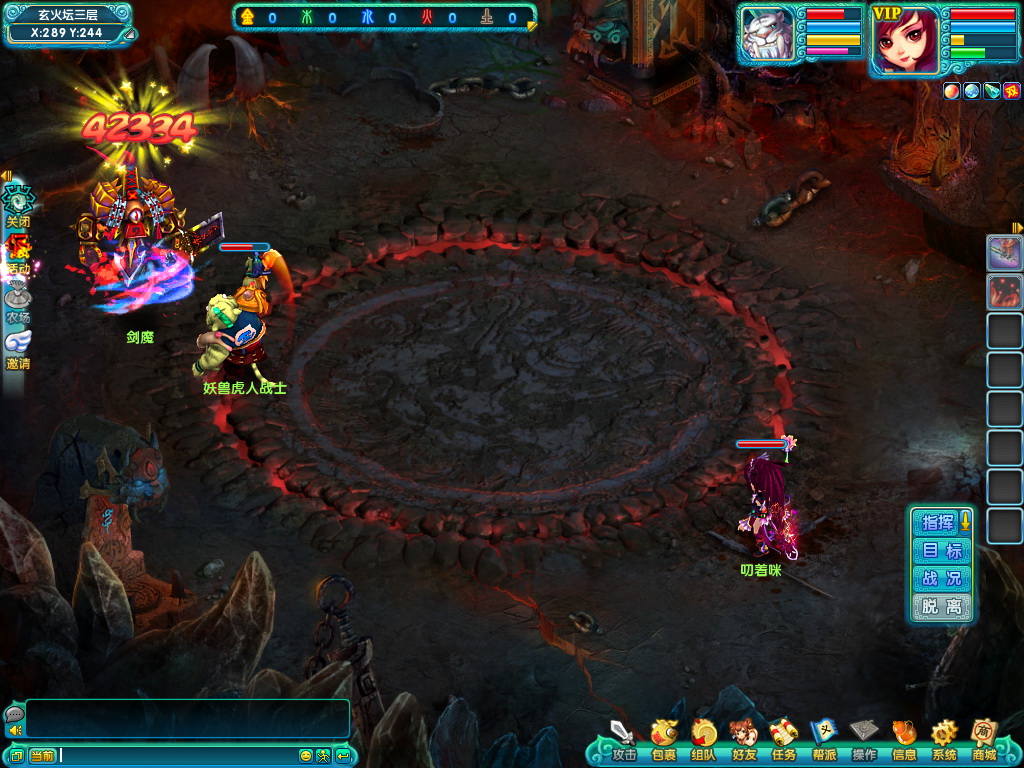Select the 攻击 attack sword icon

pos(623,737)
